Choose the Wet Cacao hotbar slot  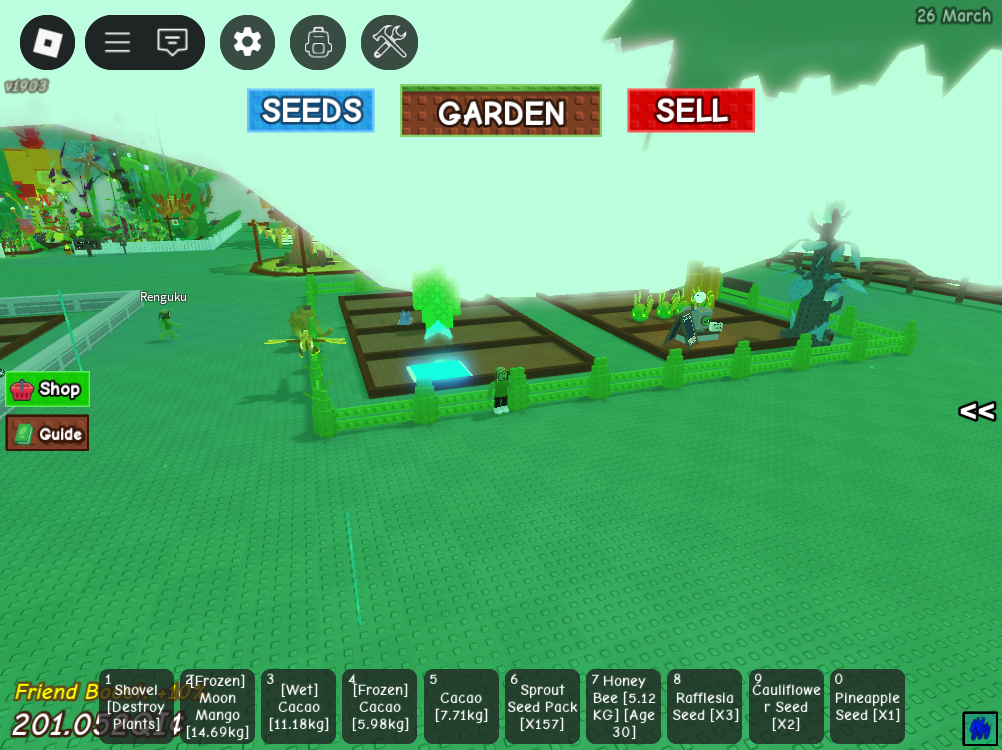point(299,707)
